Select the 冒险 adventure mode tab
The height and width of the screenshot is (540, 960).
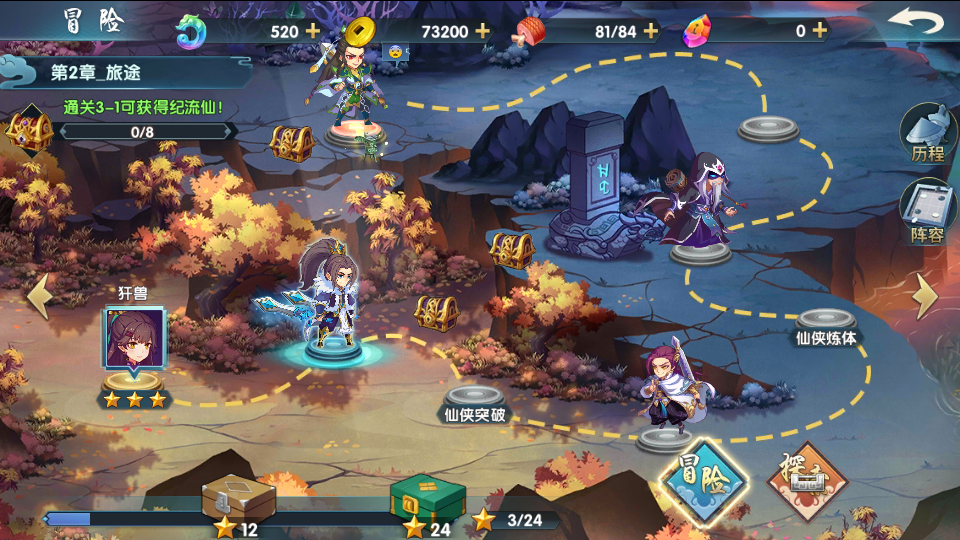[x=704, y=481]
